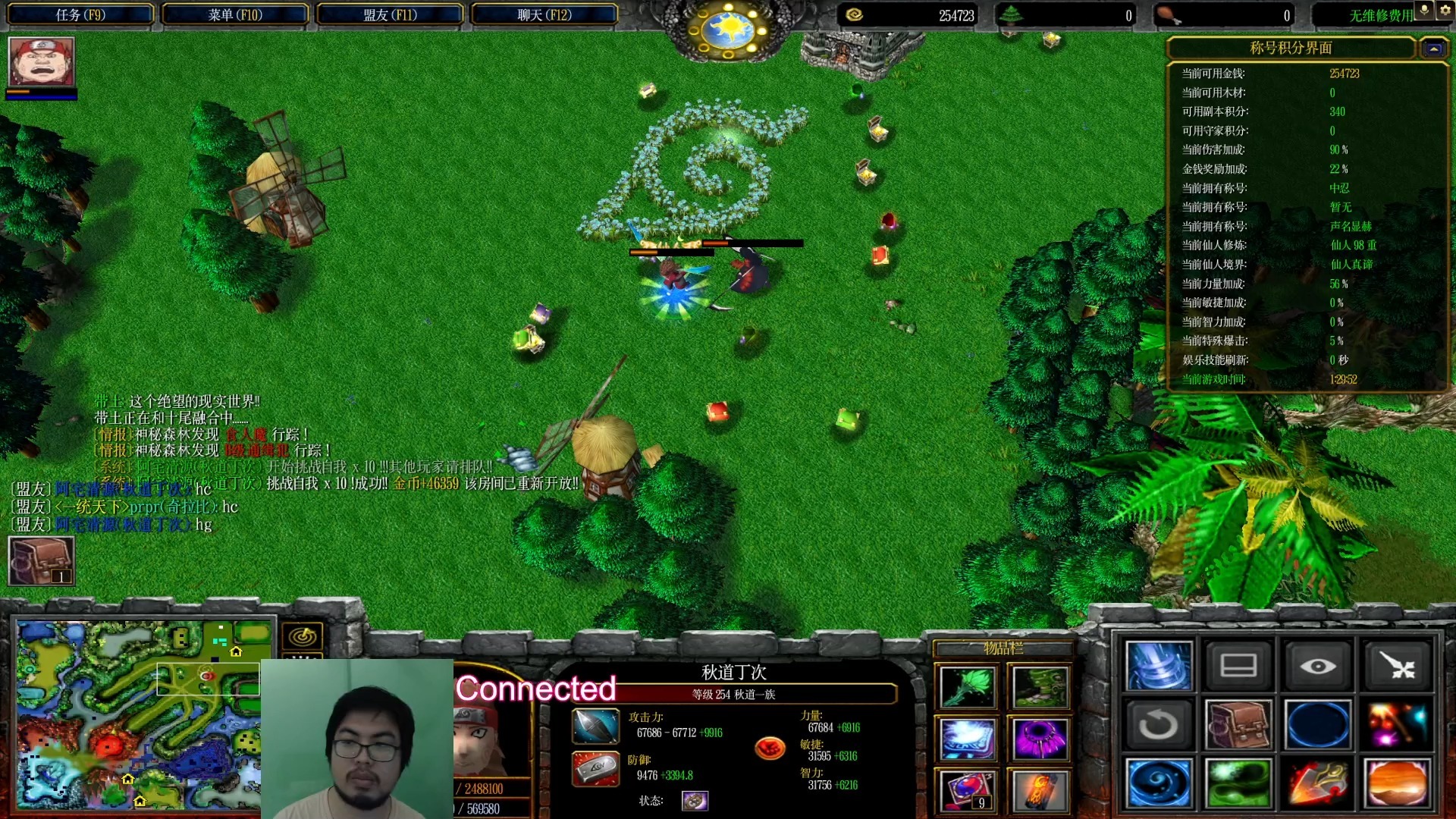
Task: Click the backpack icon above the minimap
Action: pyautogui.click(x=41, y=561)
